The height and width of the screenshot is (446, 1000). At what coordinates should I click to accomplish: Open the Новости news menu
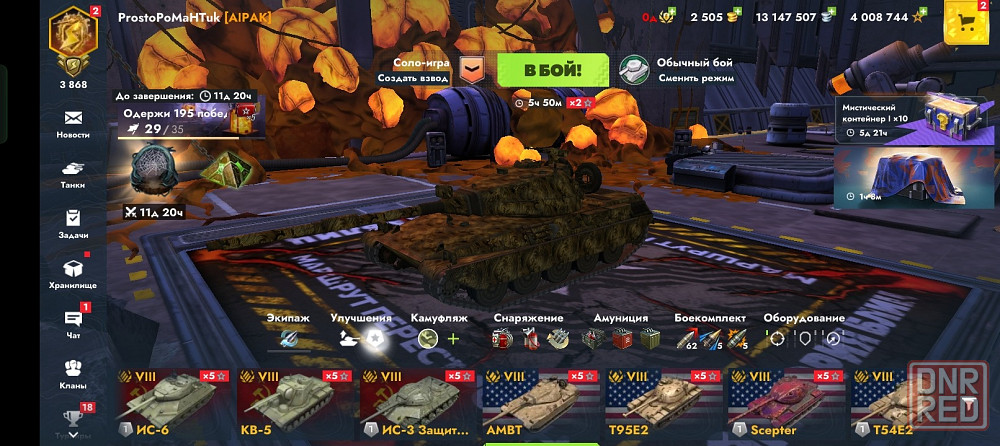click(x=73, y=123)
